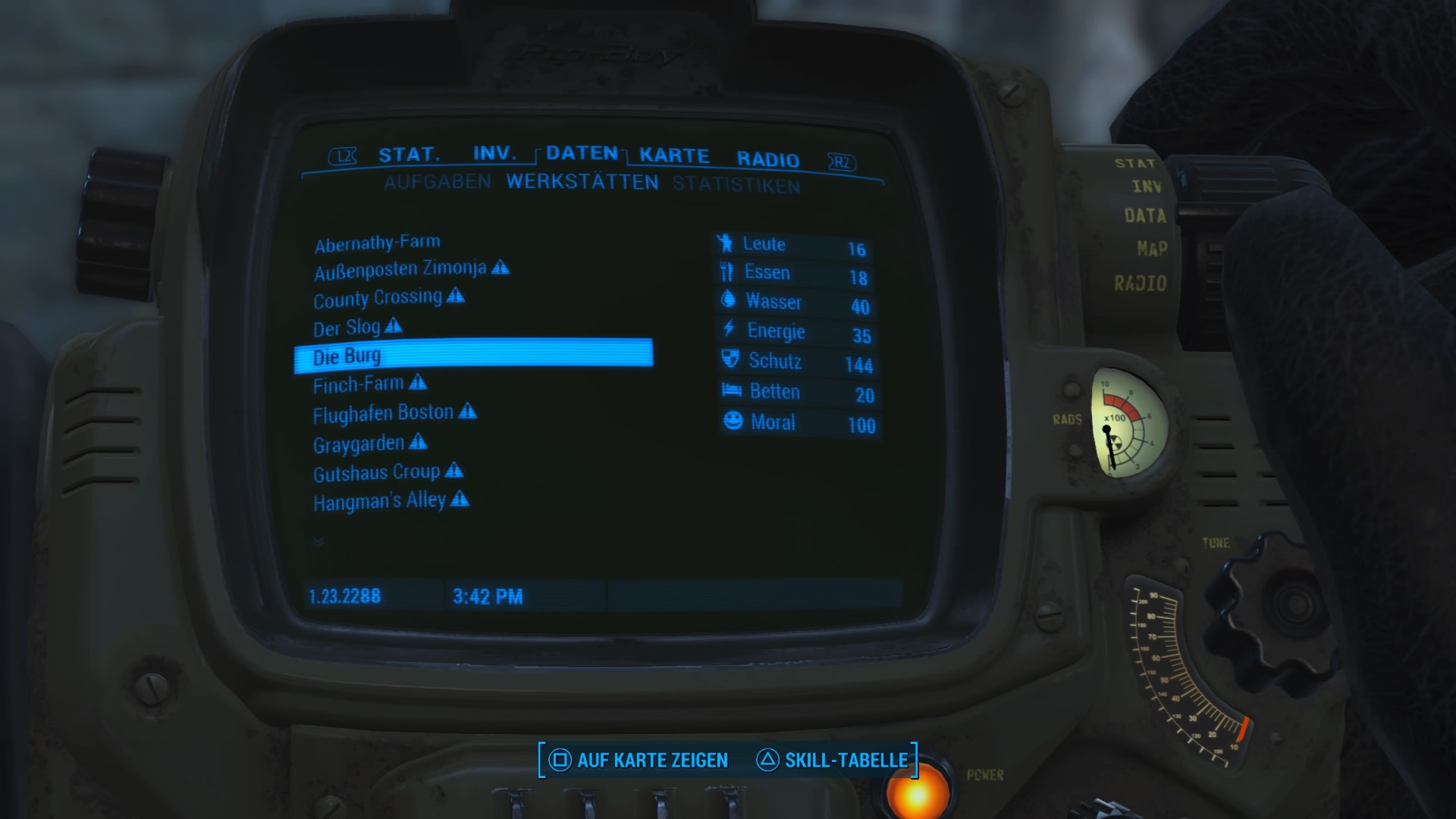Select County Crossing settlement
1456x819 pixels.
click(378, 298)
